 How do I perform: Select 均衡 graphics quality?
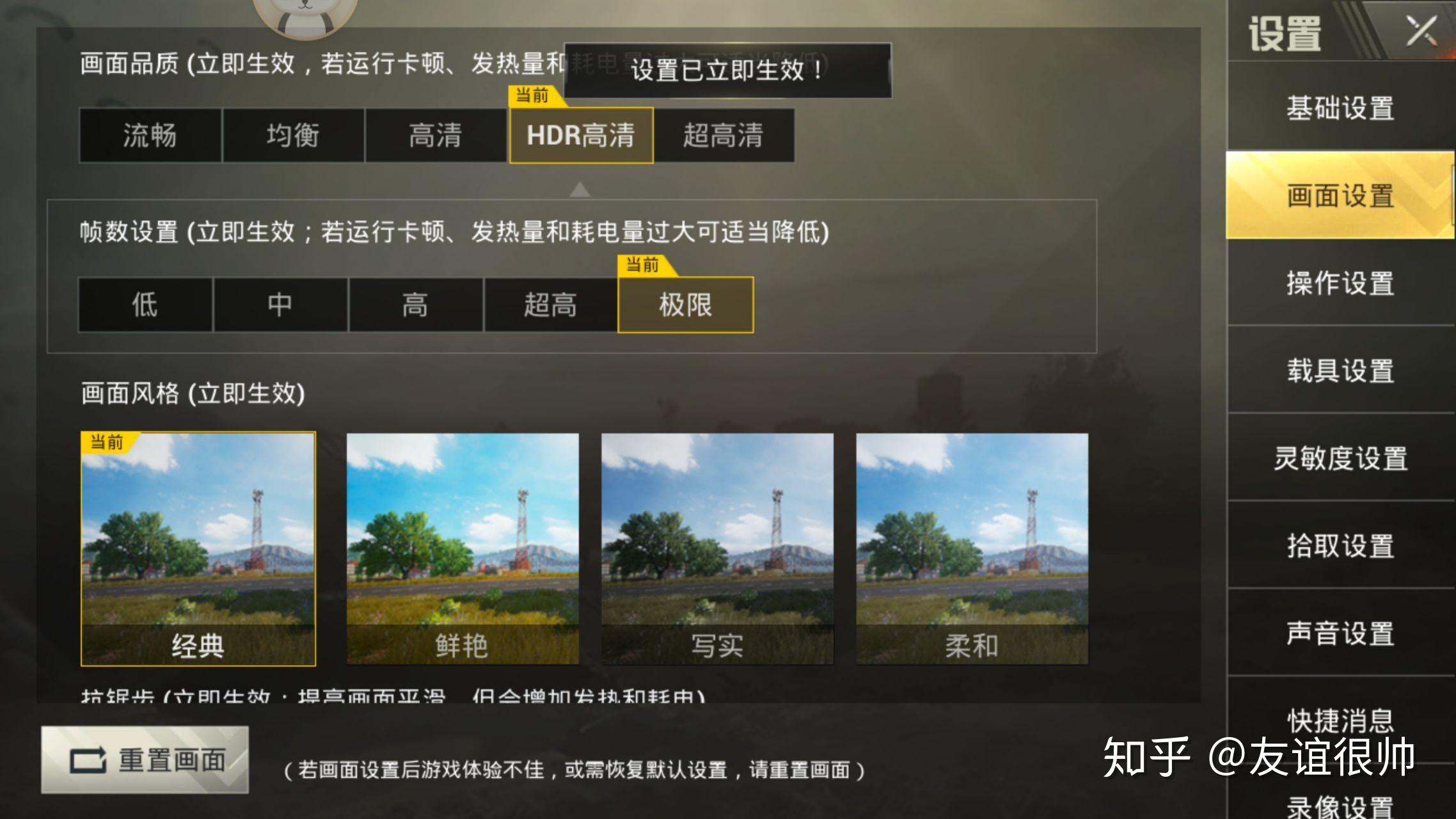pos(292,135)
